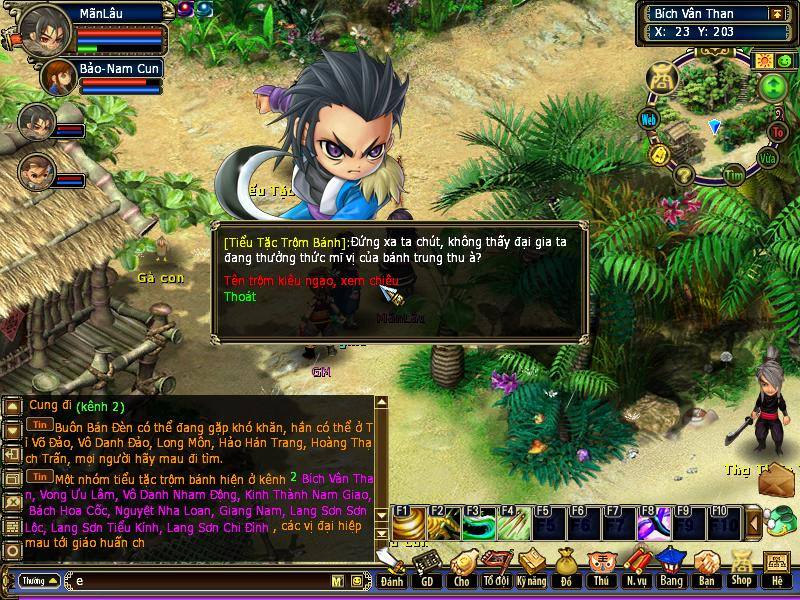
Task: Click the Web button on the minimap
Action: (649, 119)
